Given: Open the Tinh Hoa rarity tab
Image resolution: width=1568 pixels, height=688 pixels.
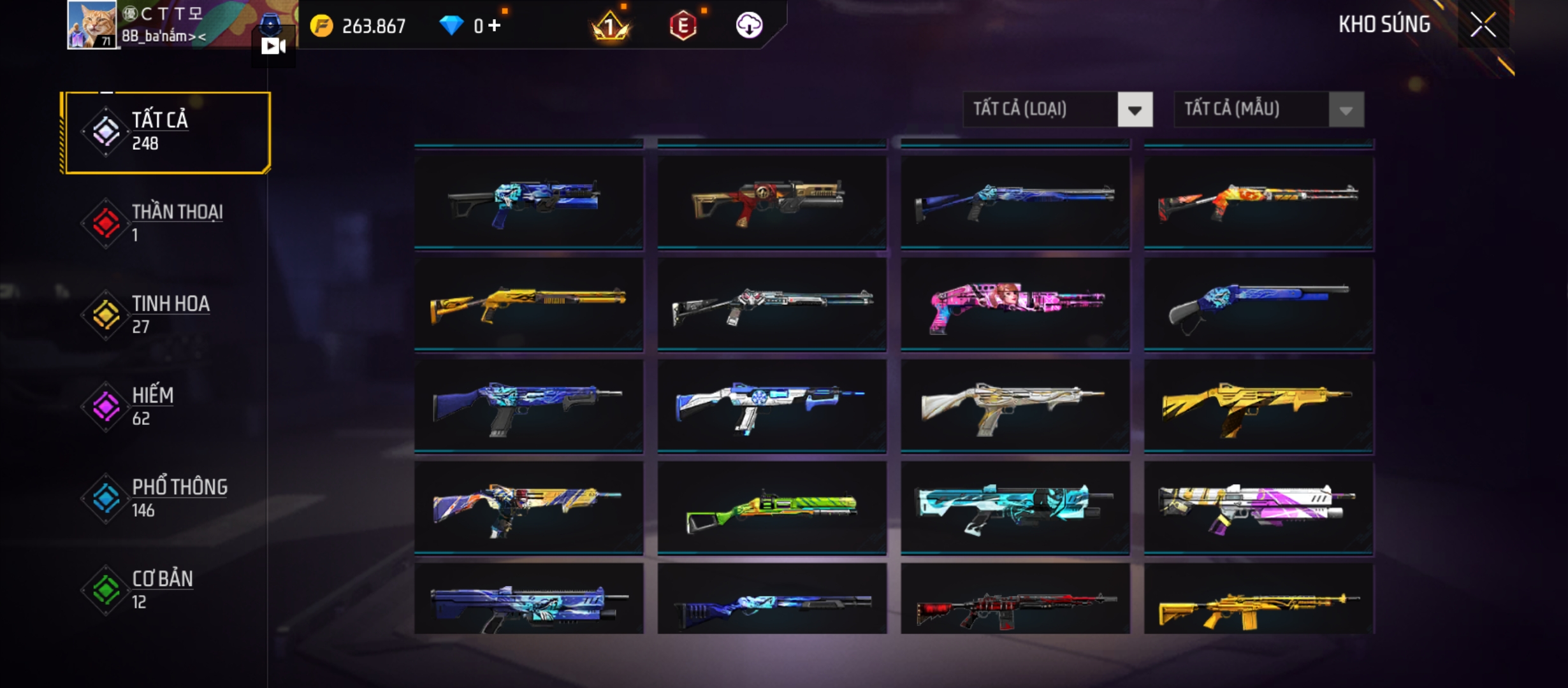Looking at the screenshot, I should [x=167, y=314].
